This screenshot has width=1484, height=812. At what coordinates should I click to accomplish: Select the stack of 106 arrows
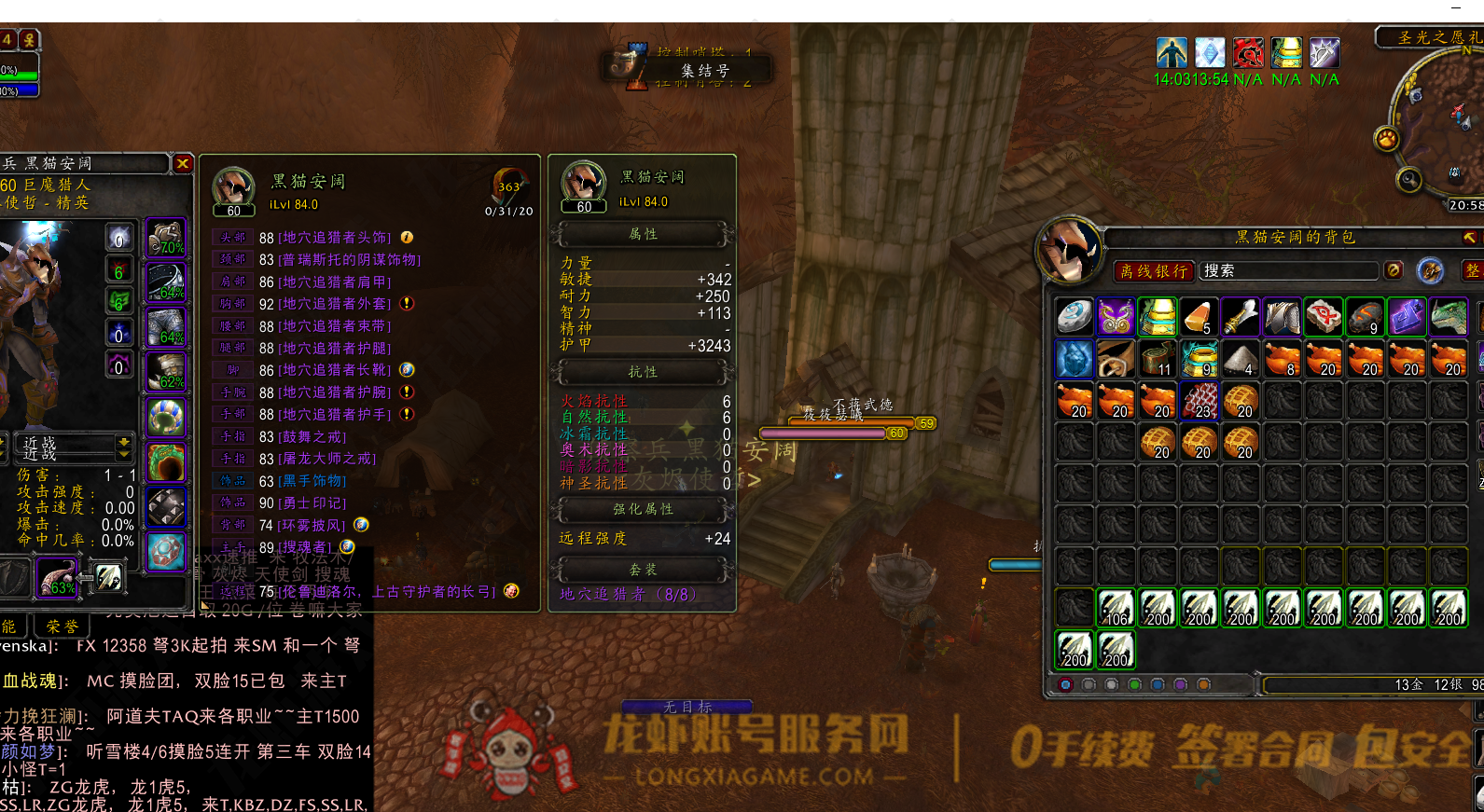[x=1116, y=608]
